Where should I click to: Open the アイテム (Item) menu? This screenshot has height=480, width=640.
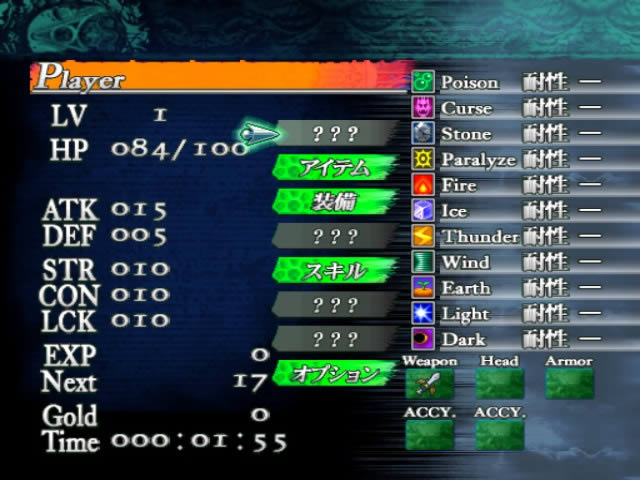click(x=334, y=167)
